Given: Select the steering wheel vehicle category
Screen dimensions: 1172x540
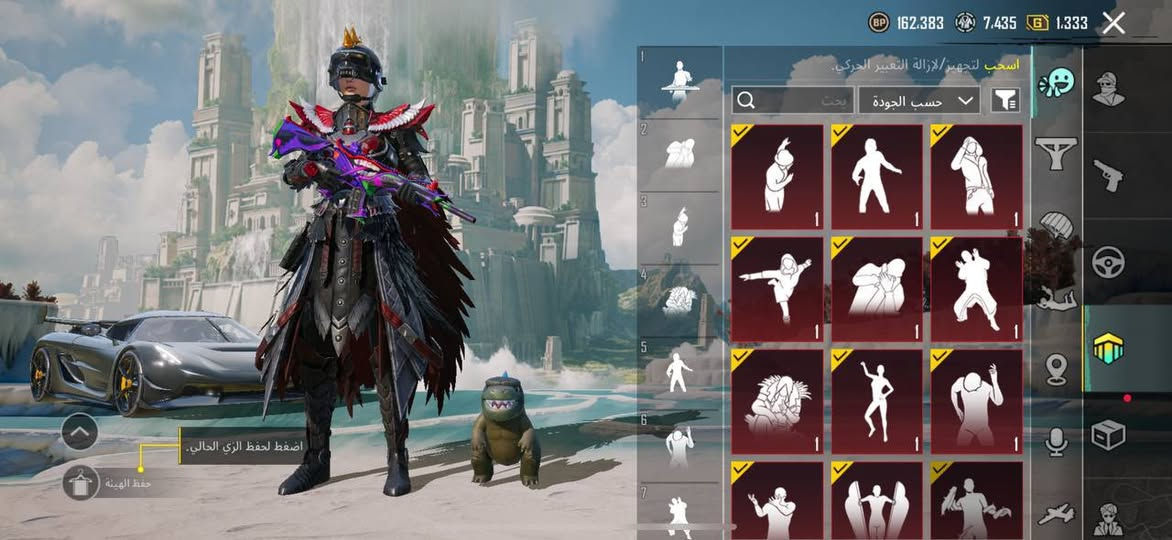Looking at the screenshot, I should tap(1108, 261).
